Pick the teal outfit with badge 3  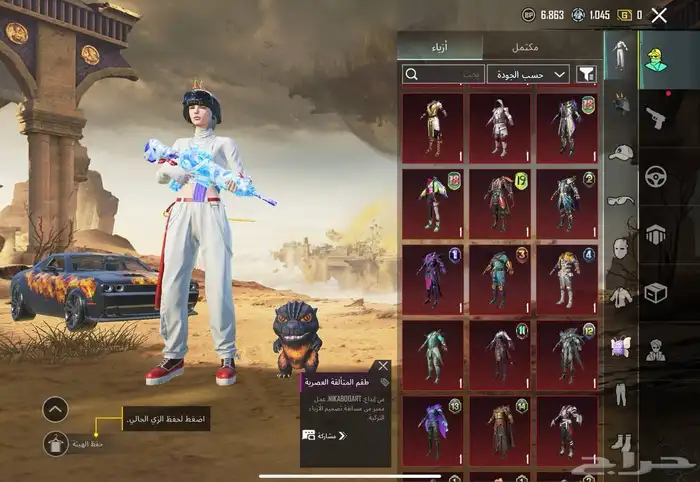click(x=499, y=275)
